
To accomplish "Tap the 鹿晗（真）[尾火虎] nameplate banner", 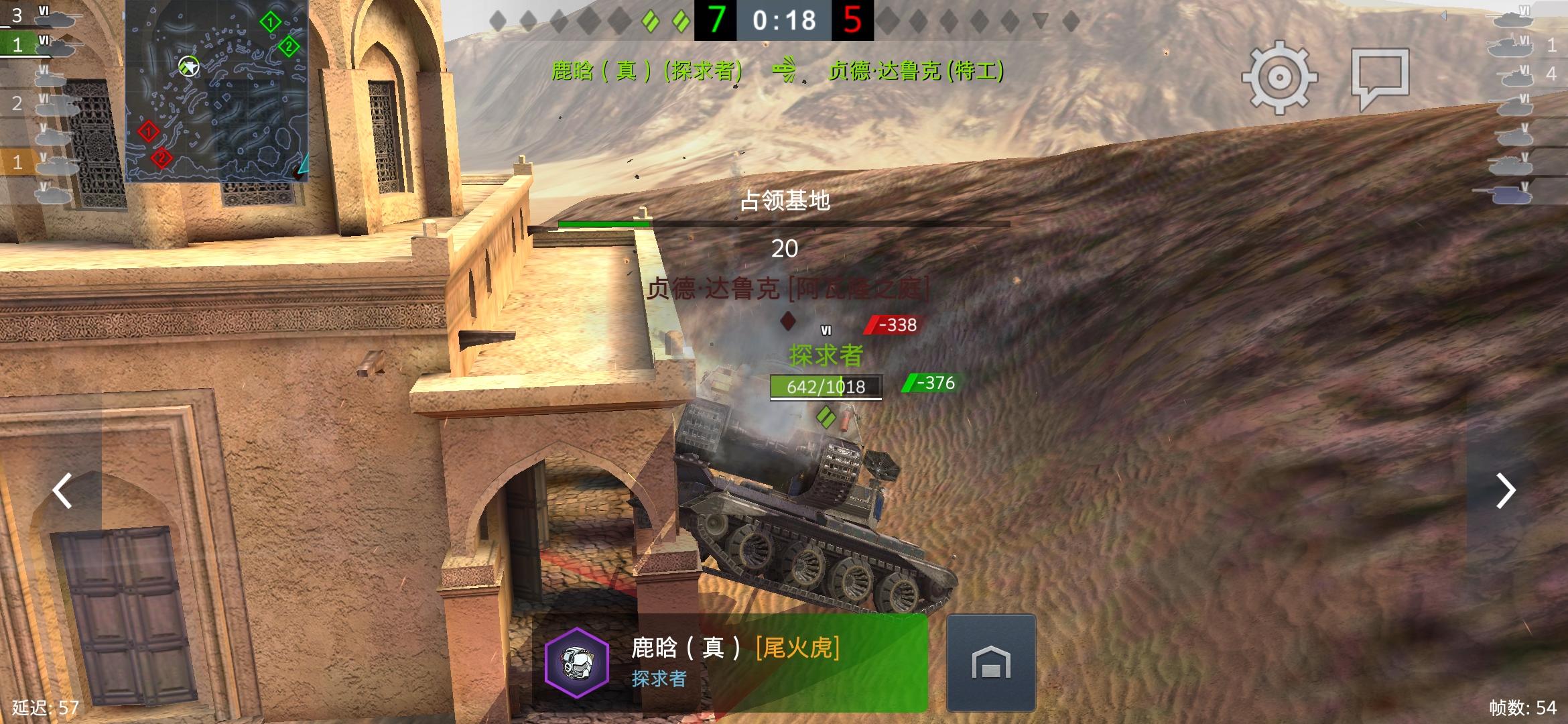I will 737,648.
